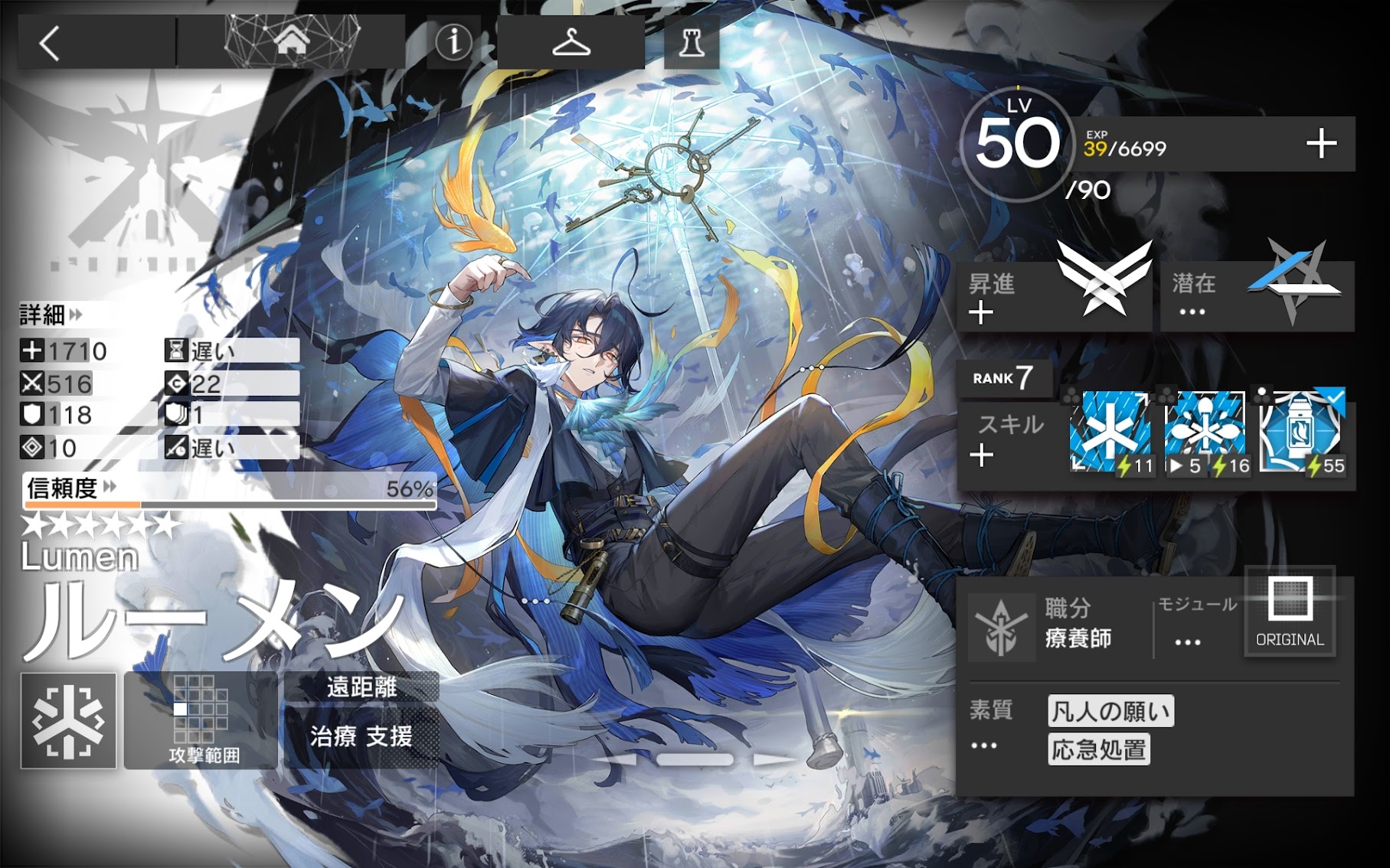Select the second skill icon costing 16

coord(1206,432)
